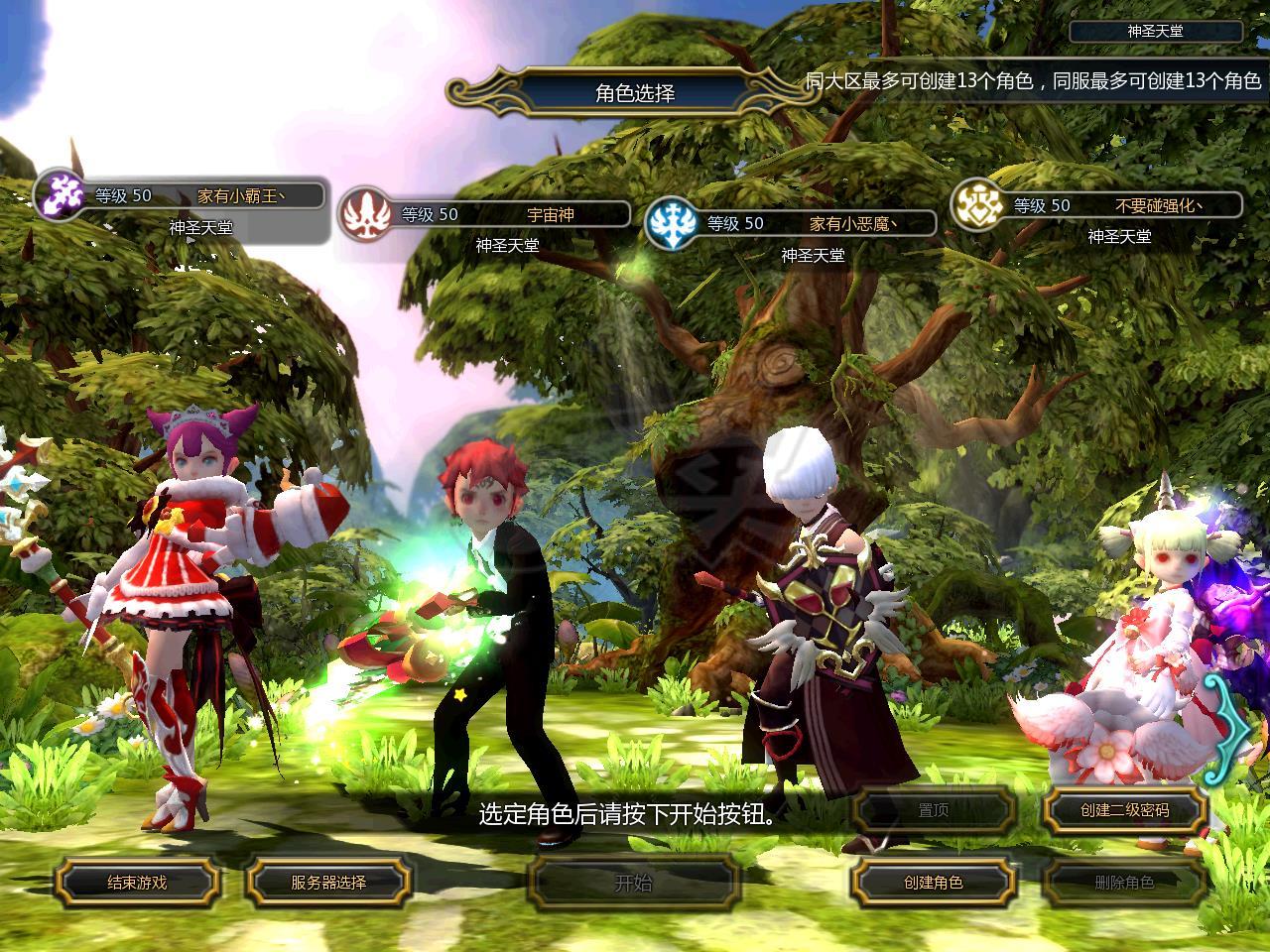This screenshot has width=1270, height=952.
Task: Click the 置顶 pin-to-top button
Action: [934, 810]
